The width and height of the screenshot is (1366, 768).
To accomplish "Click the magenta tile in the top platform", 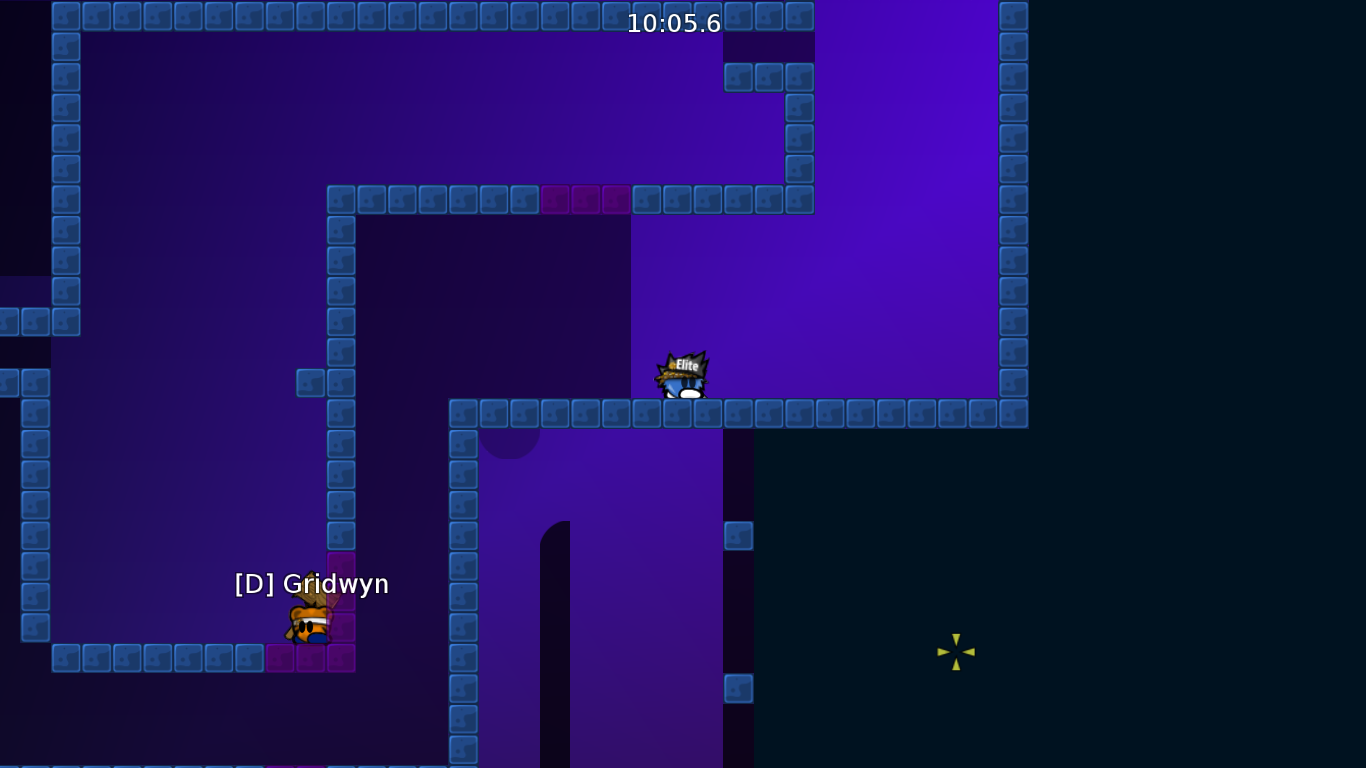I will (585, 199).
